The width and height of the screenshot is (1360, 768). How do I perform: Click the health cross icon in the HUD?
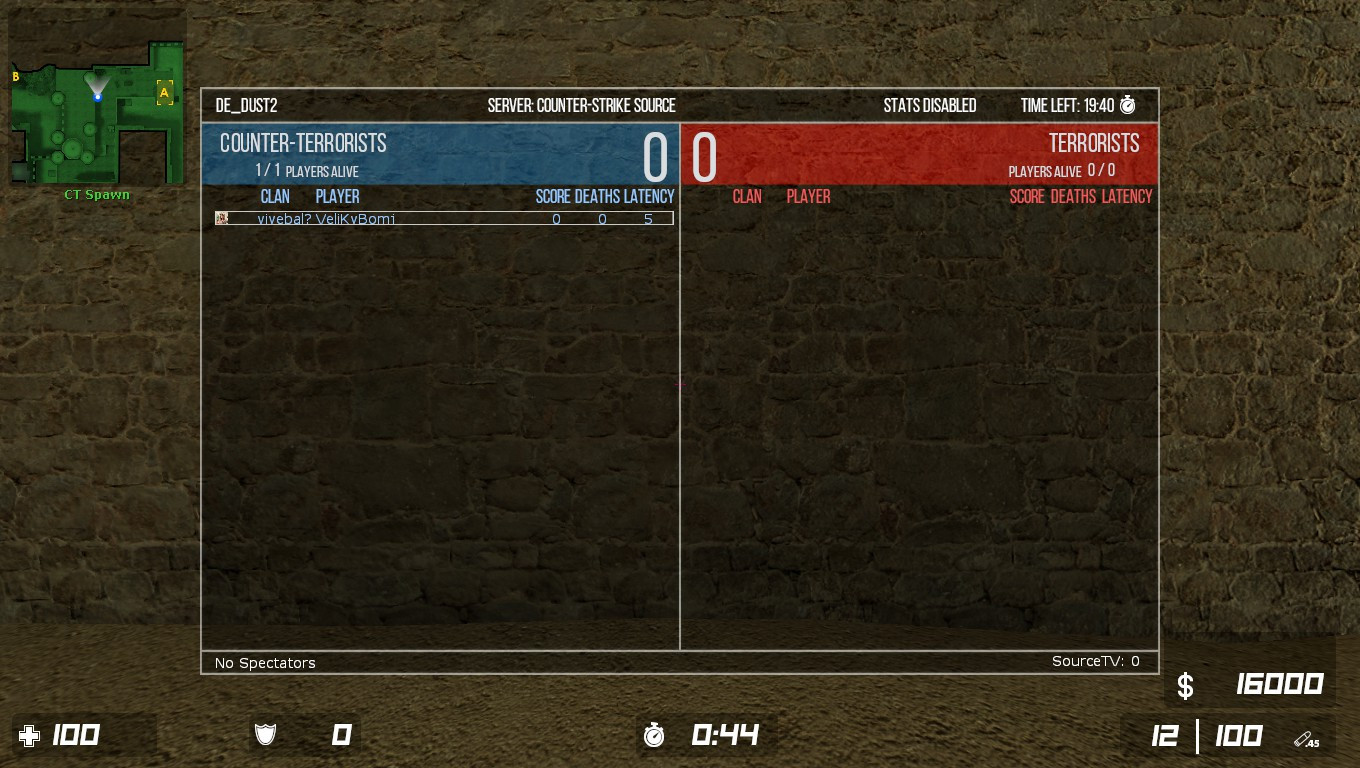tap(31, 735)
